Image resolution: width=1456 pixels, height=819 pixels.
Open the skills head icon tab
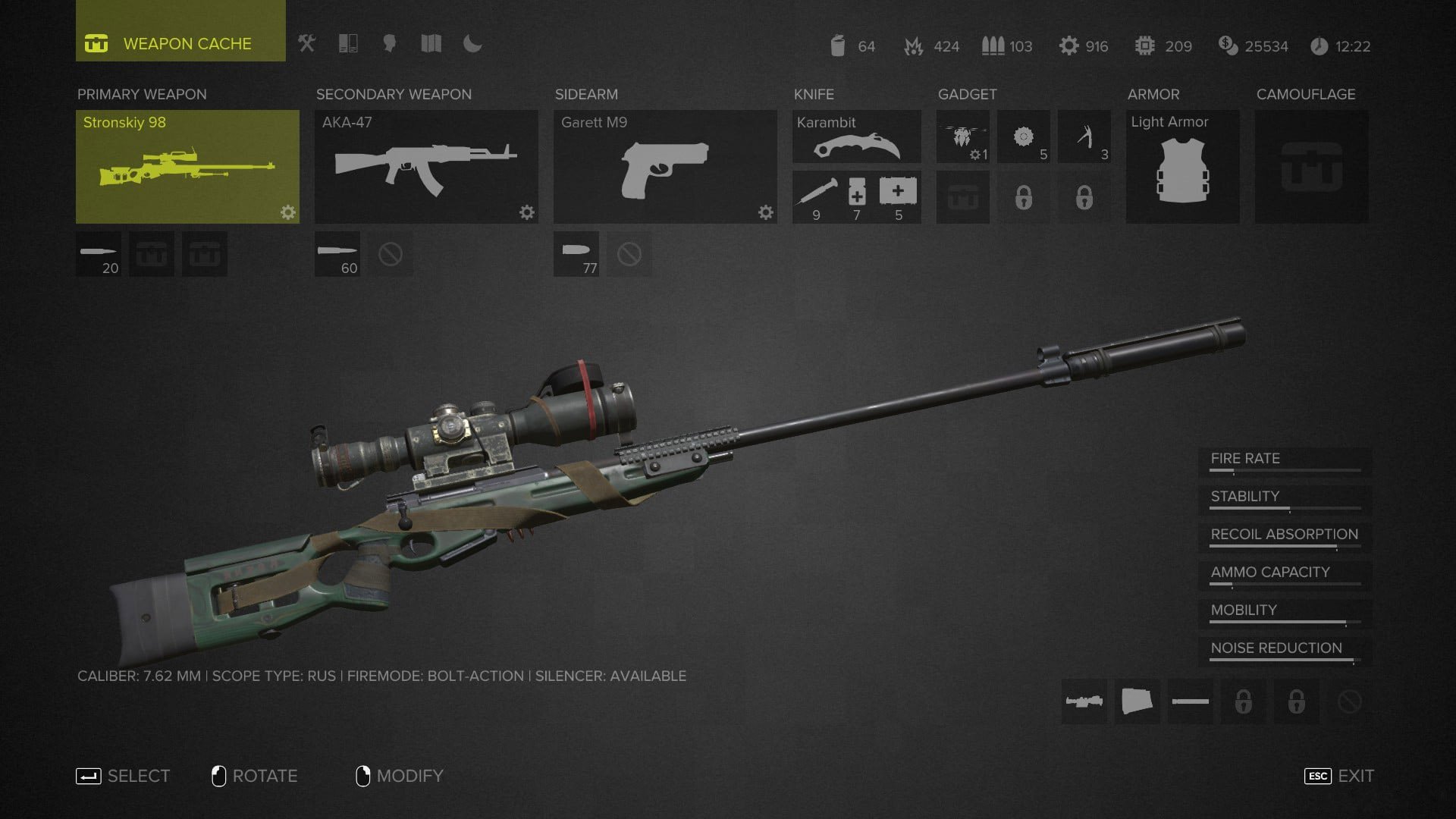tap(390, 44)
